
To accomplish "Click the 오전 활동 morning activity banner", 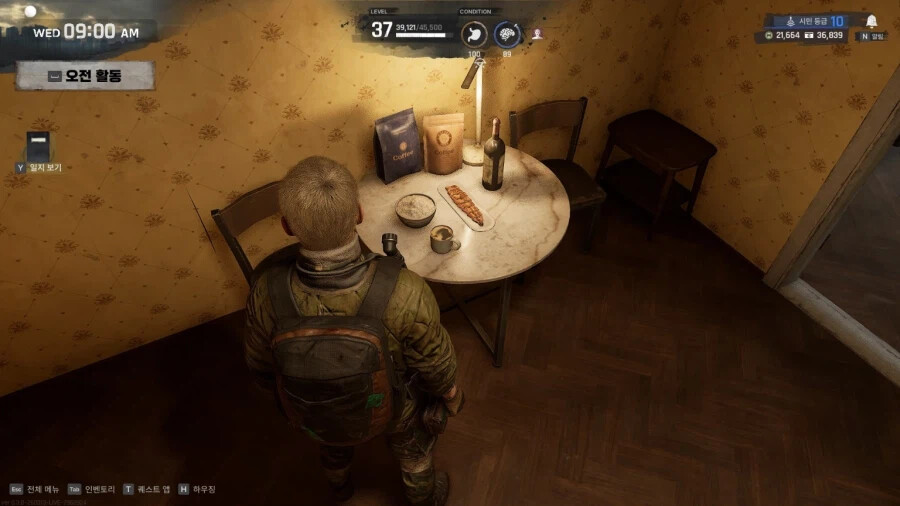I will point(85,75).
